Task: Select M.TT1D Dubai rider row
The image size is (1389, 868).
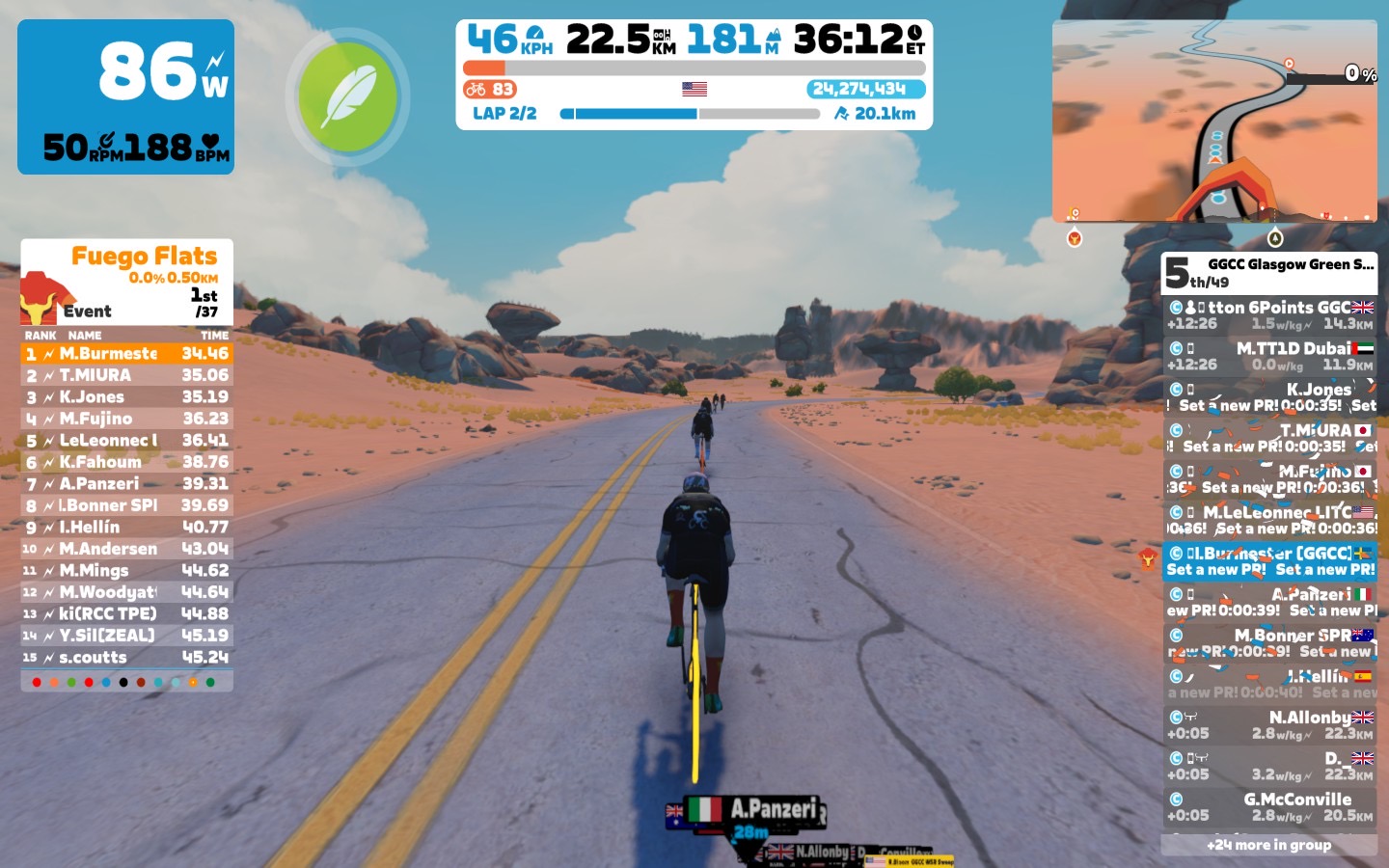Action: [1269, 356]
